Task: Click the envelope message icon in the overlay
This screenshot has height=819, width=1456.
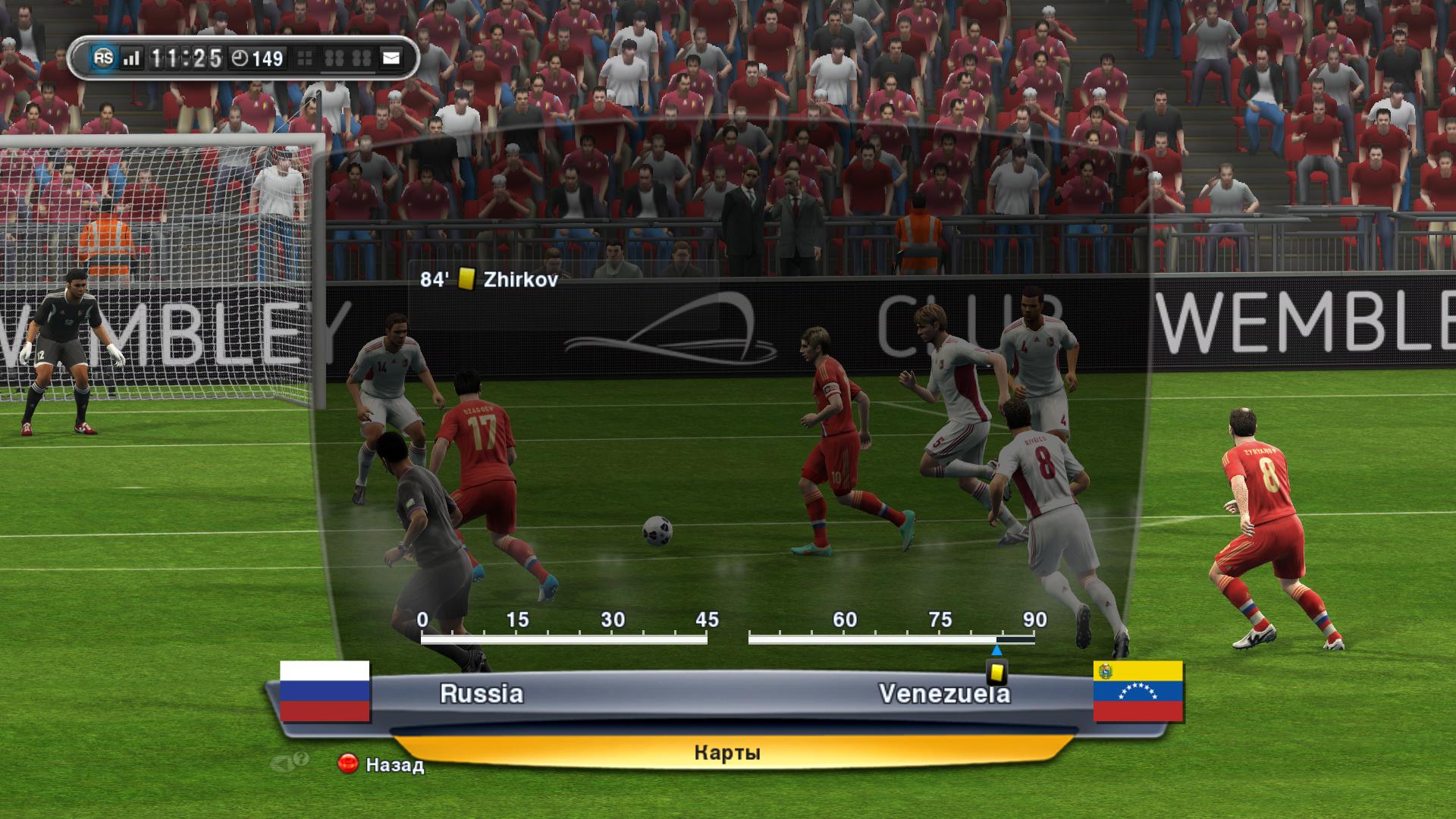Action: click(x=391, y=58)
